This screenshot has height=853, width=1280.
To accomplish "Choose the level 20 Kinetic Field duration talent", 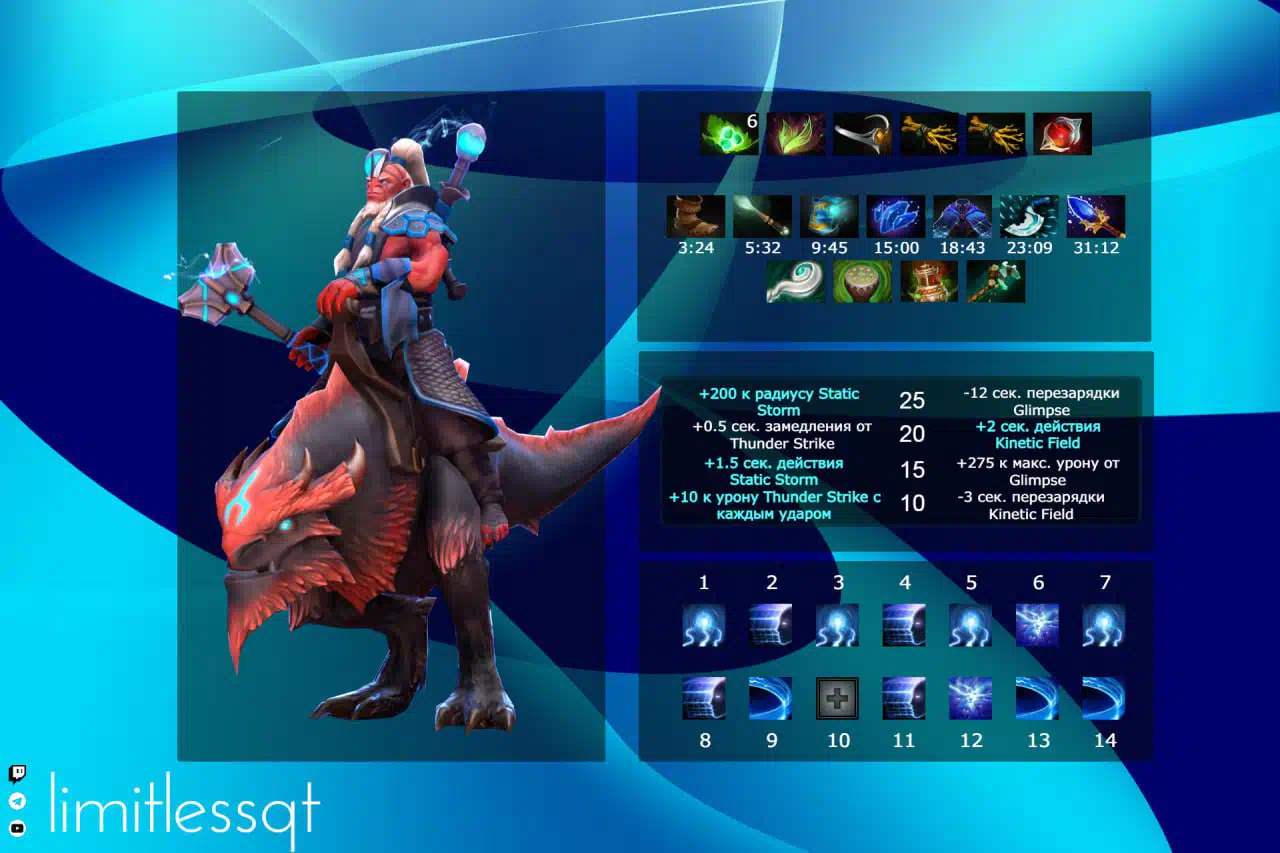I will (1037, 434).
